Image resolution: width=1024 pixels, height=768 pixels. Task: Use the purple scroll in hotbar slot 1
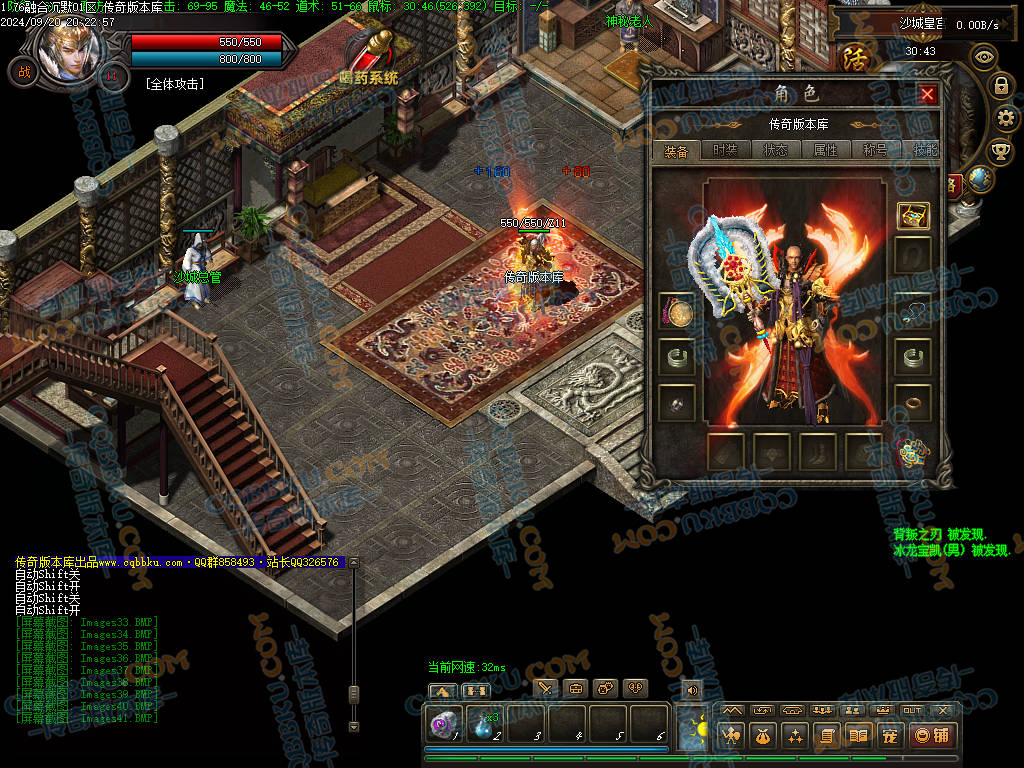pos(443,724)
